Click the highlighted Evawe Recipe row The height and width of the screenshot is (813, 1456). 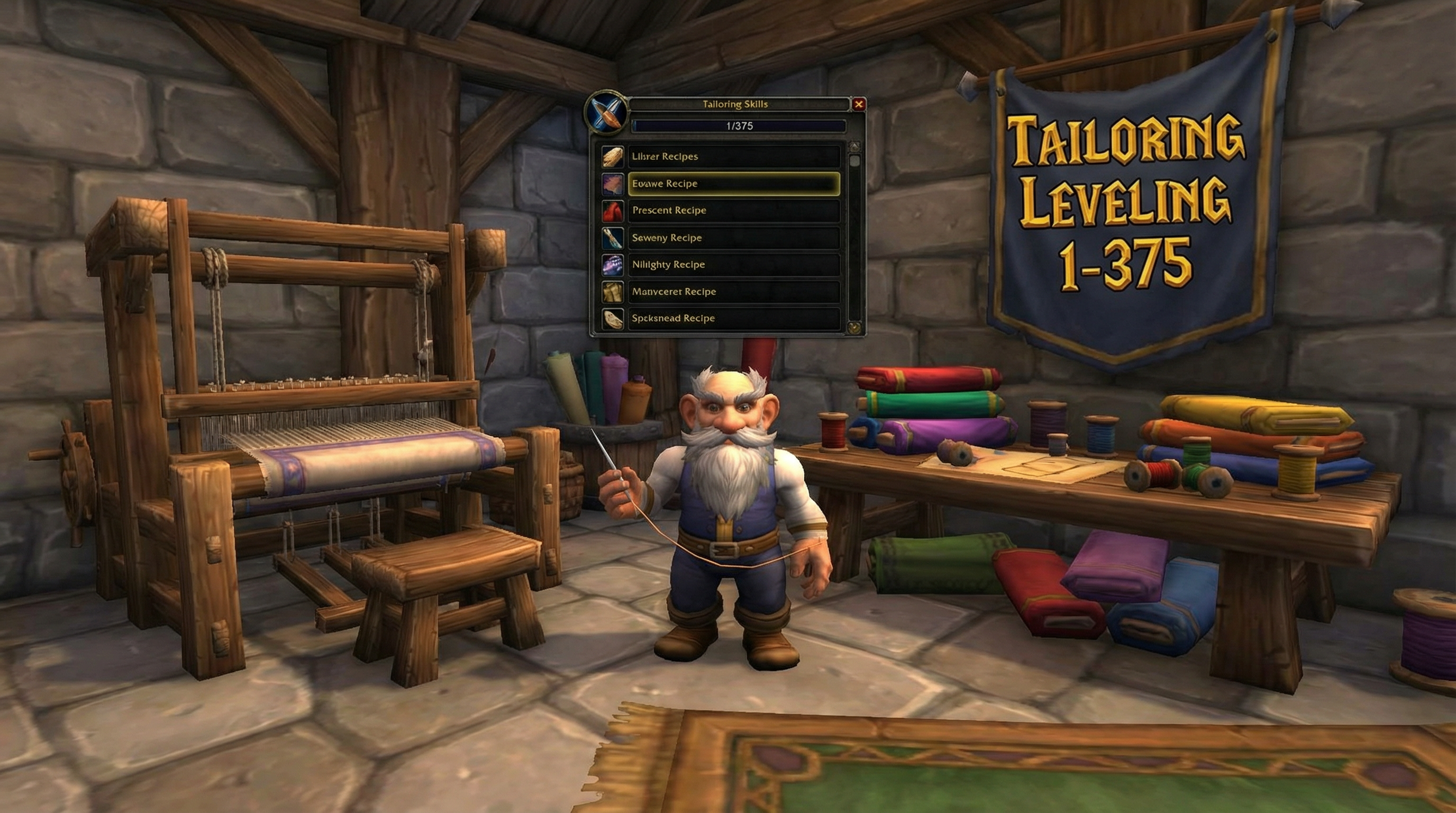click(x=734, y=184)
